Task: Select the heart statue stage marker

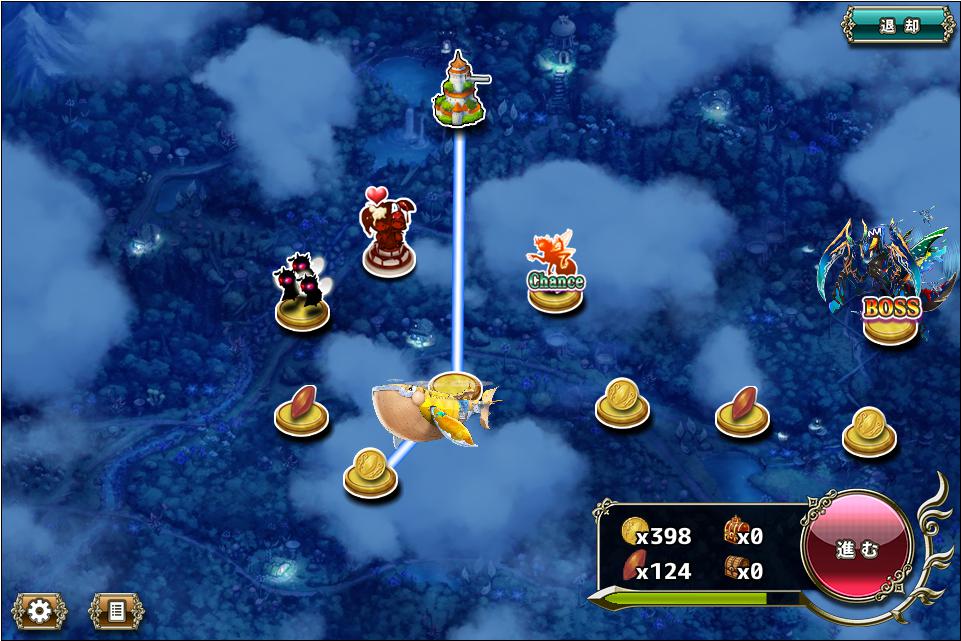Action: coord(388,238)
